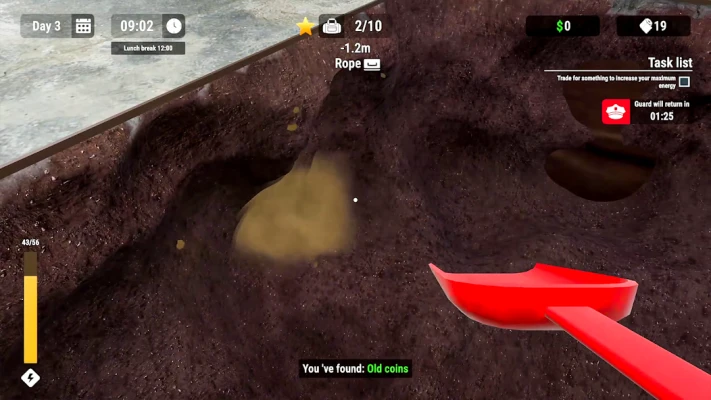This screenshot has width=711, height=400.
Task: Click the clock icon beside 09:02
Action: click(x=173, y=26)
